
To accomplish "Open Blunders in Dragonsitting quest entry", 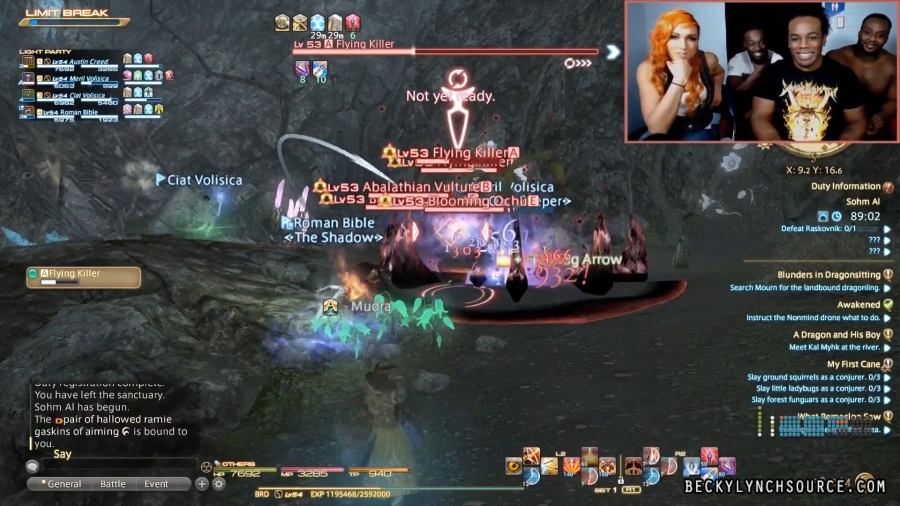I will [828, 275].
